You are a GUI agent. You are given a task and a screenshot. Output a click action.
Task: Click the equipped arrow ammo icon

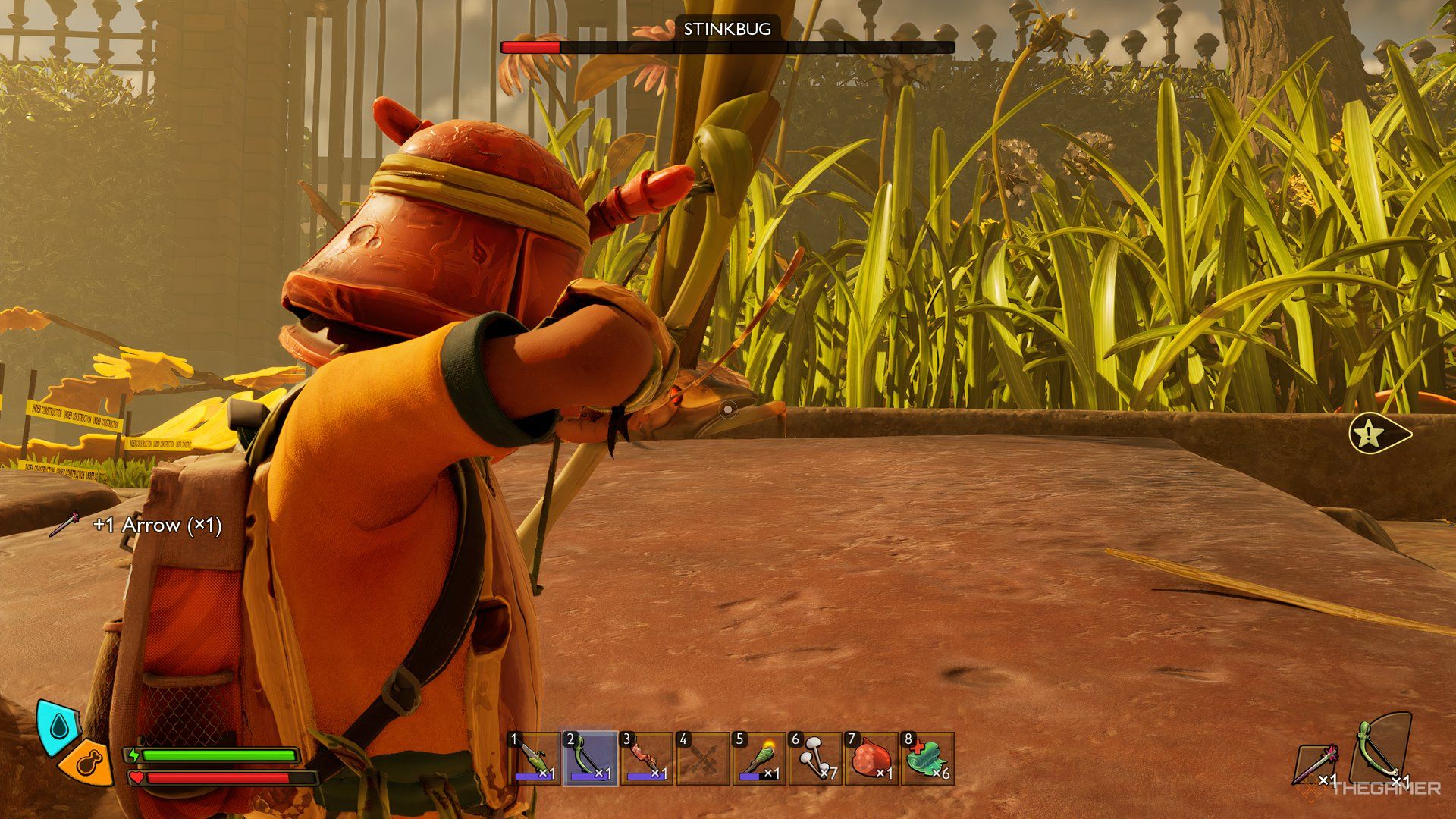click(x=1316, y=763)
